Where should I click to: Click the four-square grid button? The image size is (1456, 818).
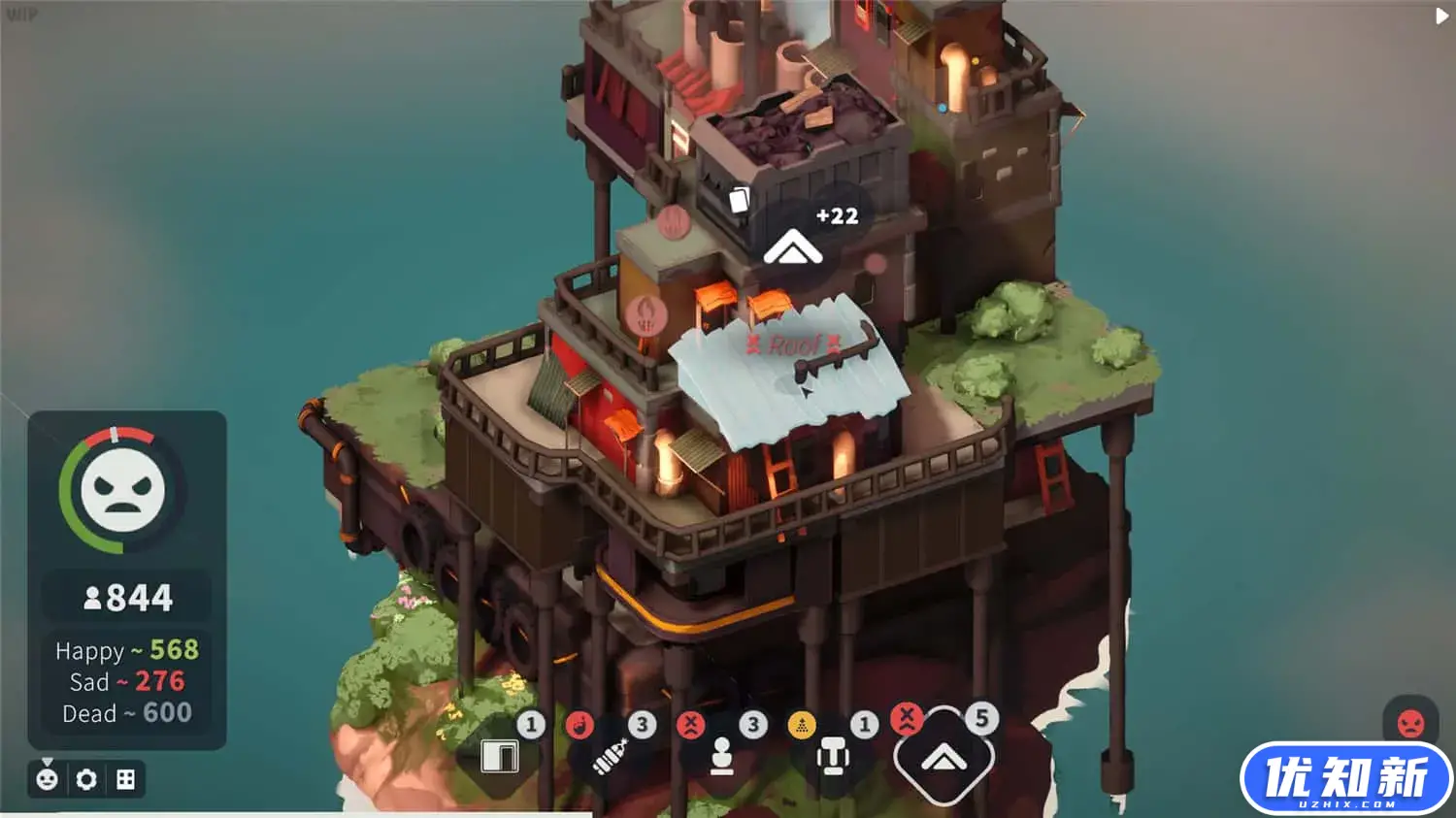point(125,779)
